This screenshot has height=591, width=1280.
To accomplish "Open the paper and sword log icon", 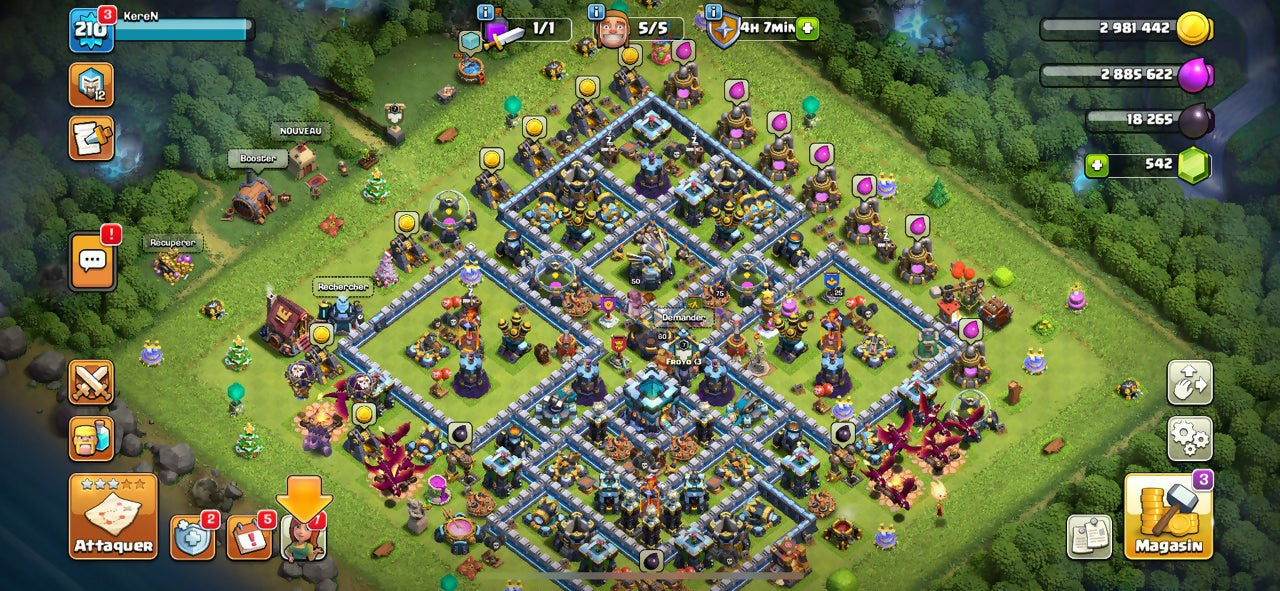I will 91,138.
